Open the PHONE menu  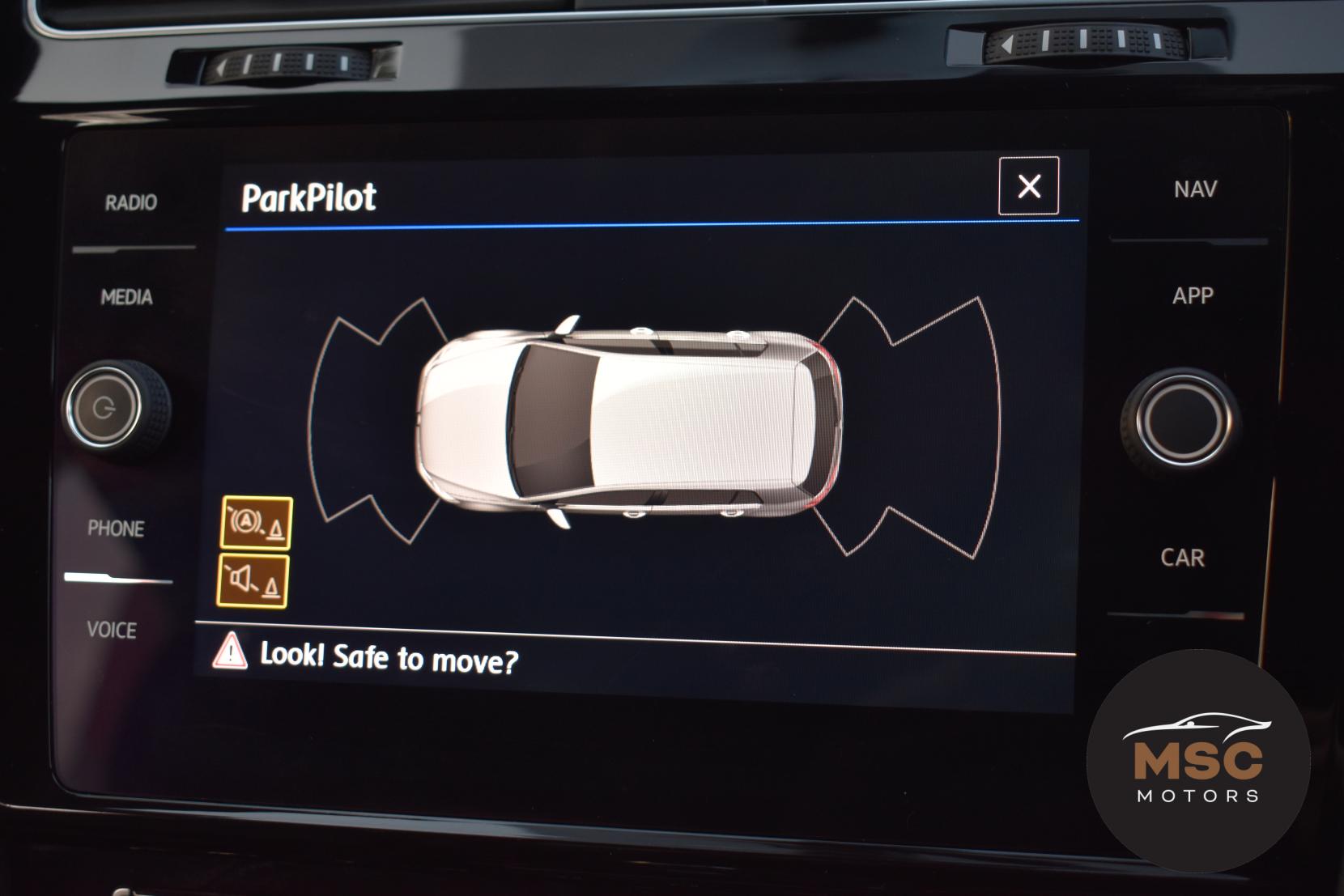click(116, 529)
